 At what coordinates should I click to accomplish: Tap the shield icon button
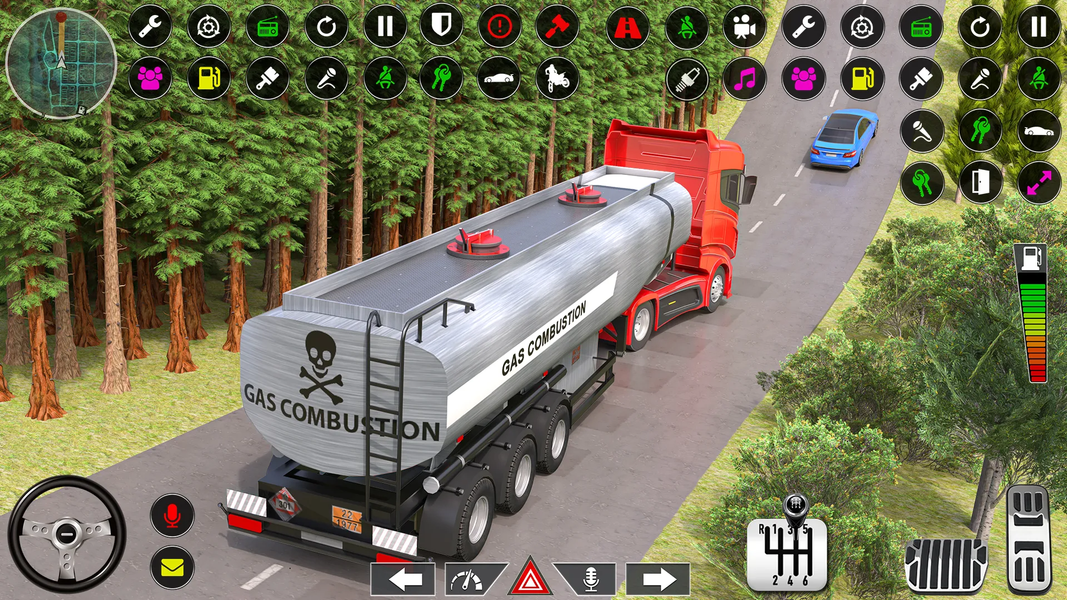[x=441, y=26]
